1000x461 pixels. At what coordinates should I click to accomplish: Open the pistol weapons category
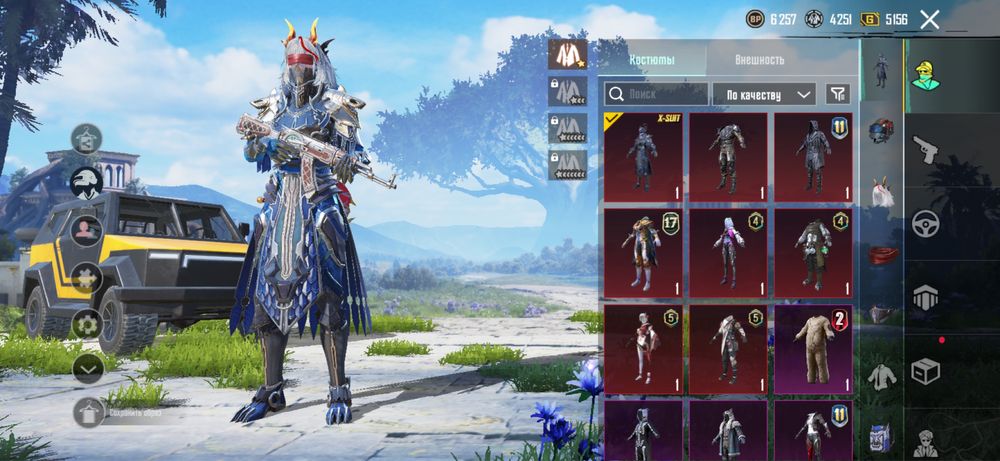tap(925, 151)
